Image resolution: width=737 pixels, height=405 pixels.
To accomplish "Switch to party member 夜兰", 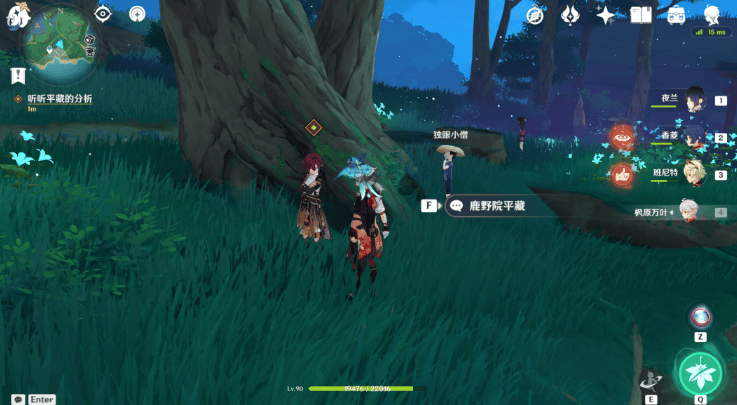I will pos(694,100).
